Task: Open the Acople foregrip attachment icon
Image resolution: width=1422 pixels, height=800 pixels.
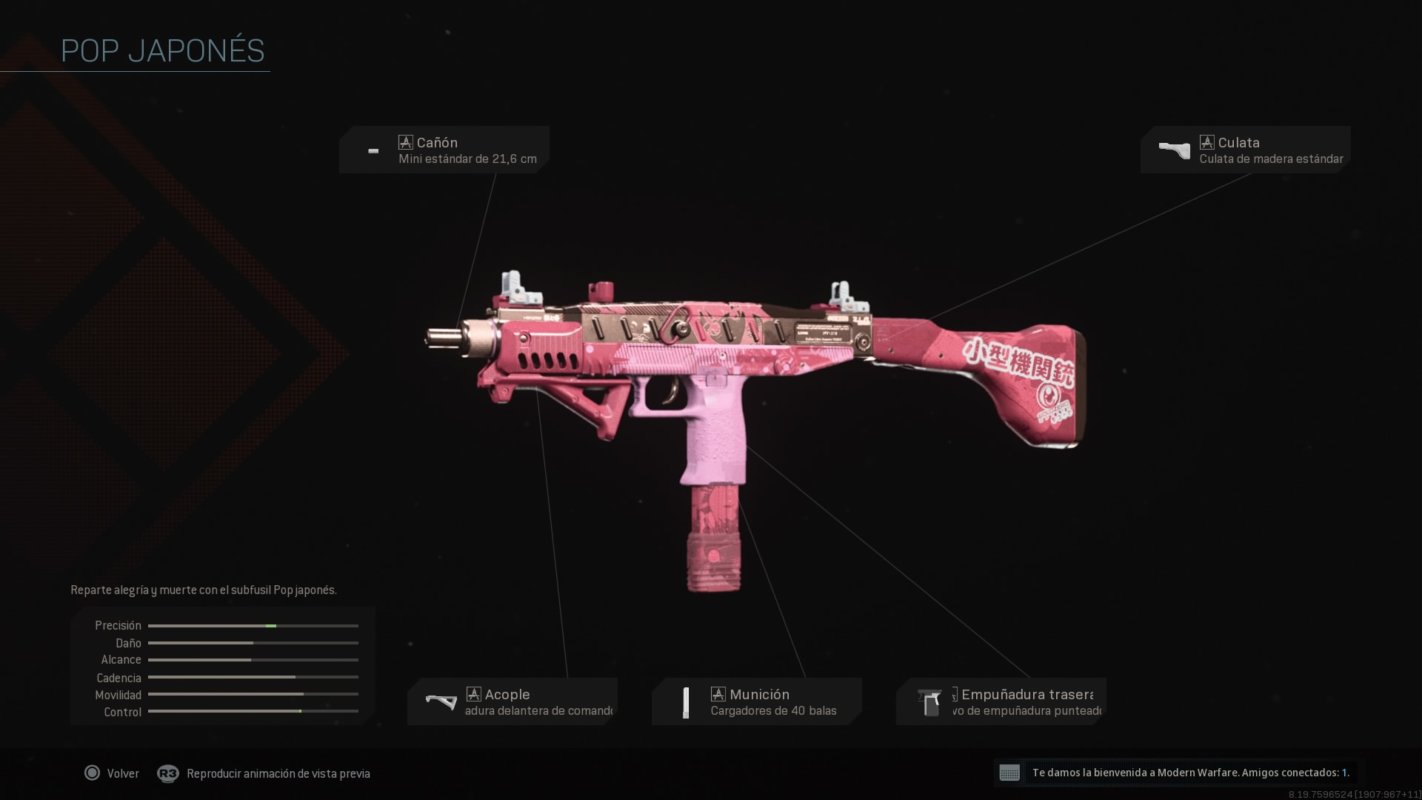Action: point(441,701)
